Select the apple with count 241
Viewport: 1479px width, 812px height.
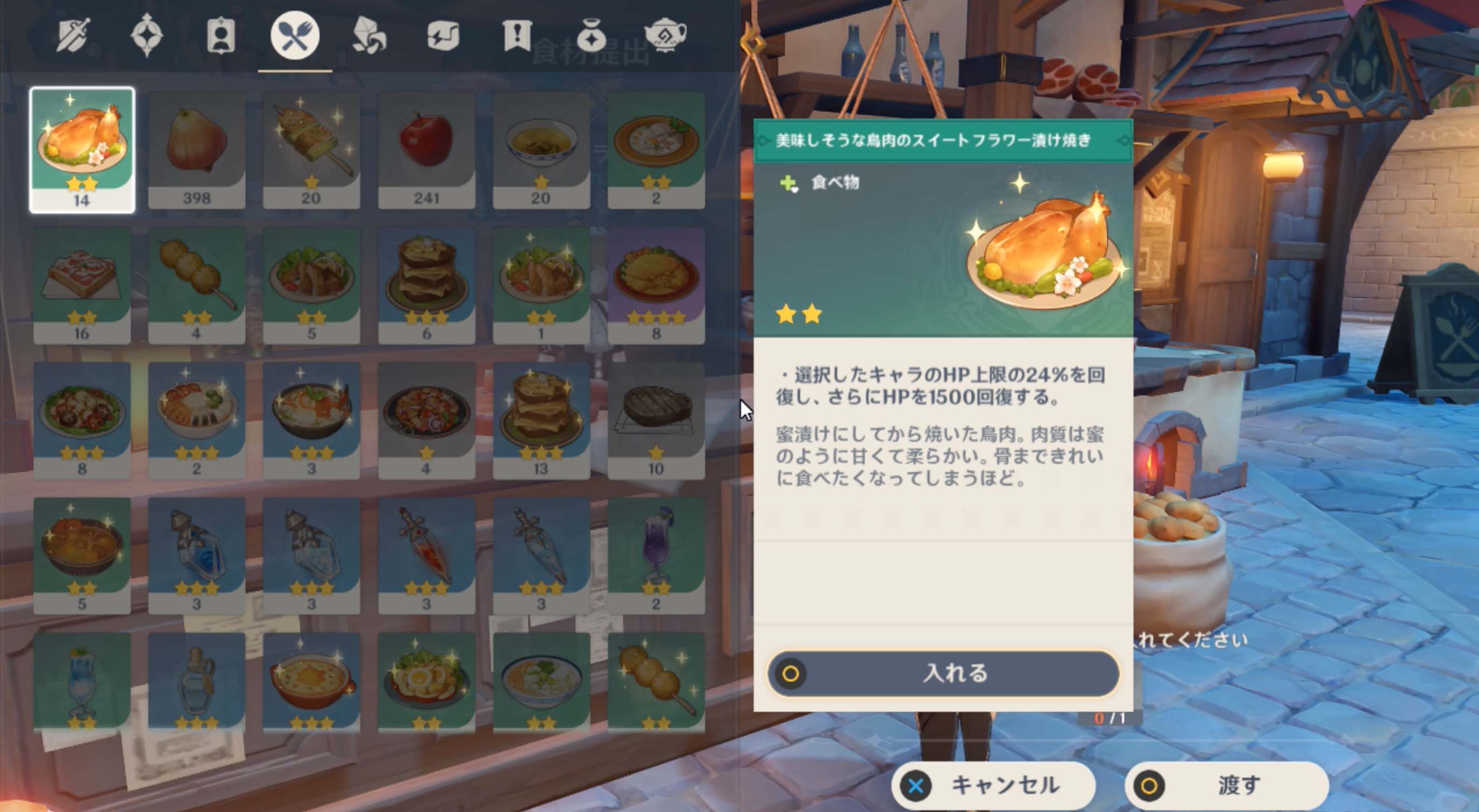coord(427,146)
